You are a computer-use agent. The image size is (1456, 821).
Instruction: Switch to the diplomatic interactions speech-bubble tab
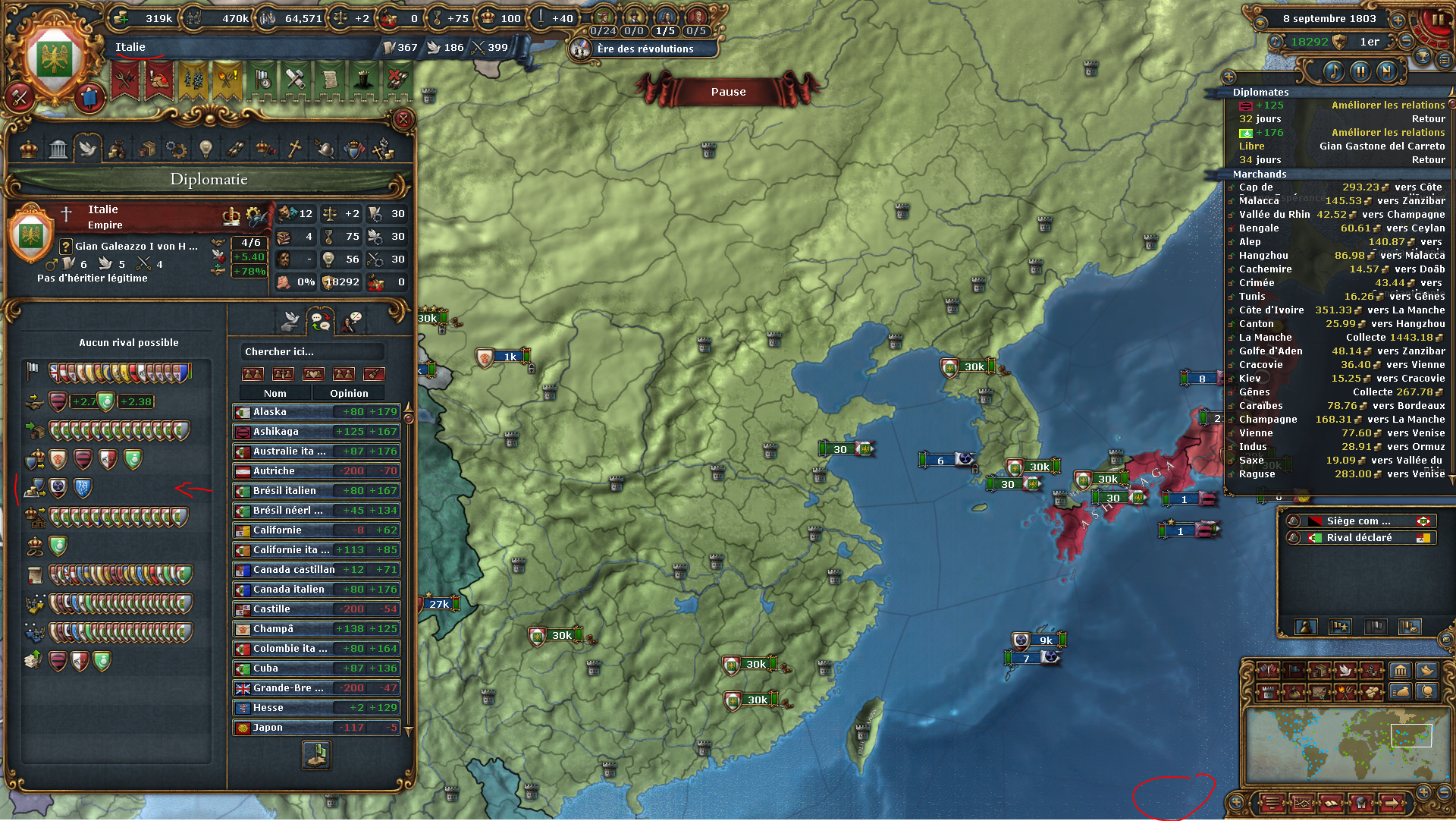(x=319, y=319)
